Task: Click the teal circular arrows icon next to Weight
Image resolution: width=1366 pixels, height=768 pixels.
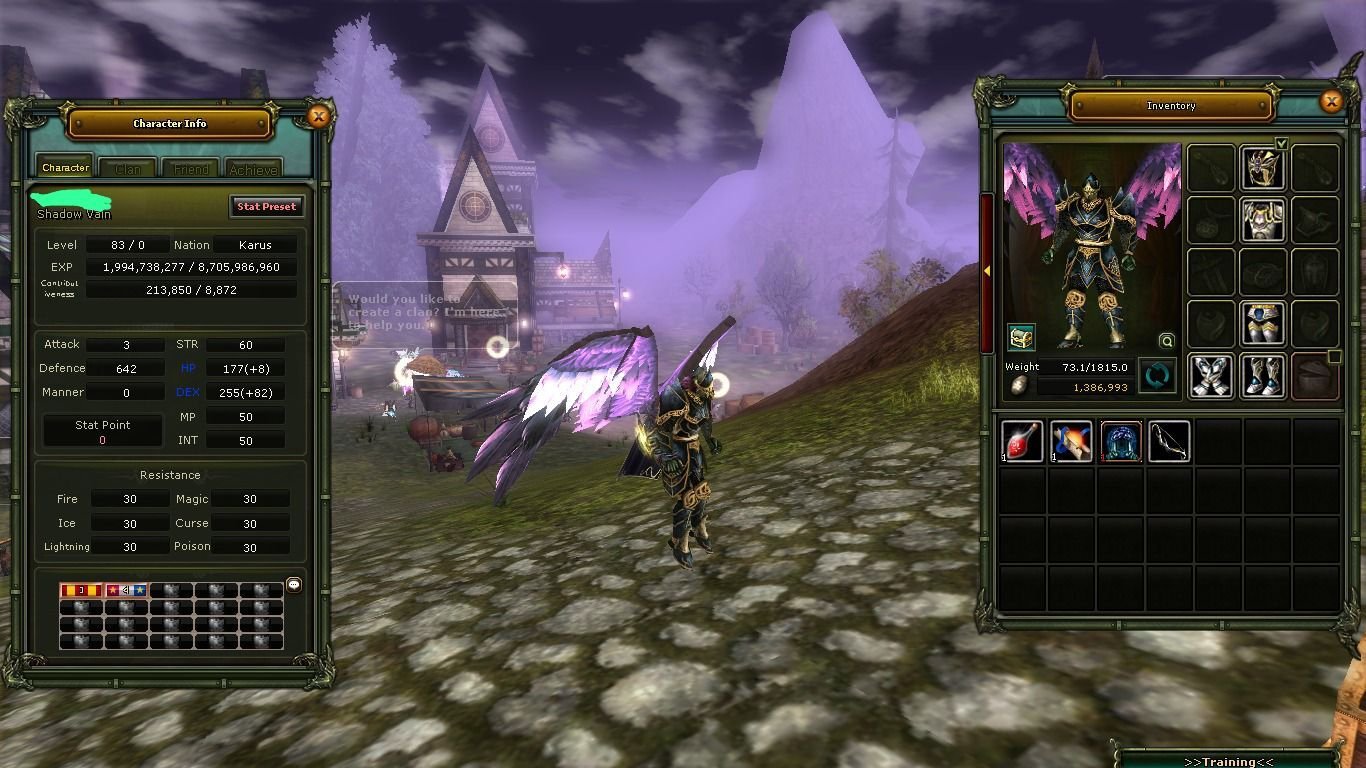Action: coord(1156,375)
